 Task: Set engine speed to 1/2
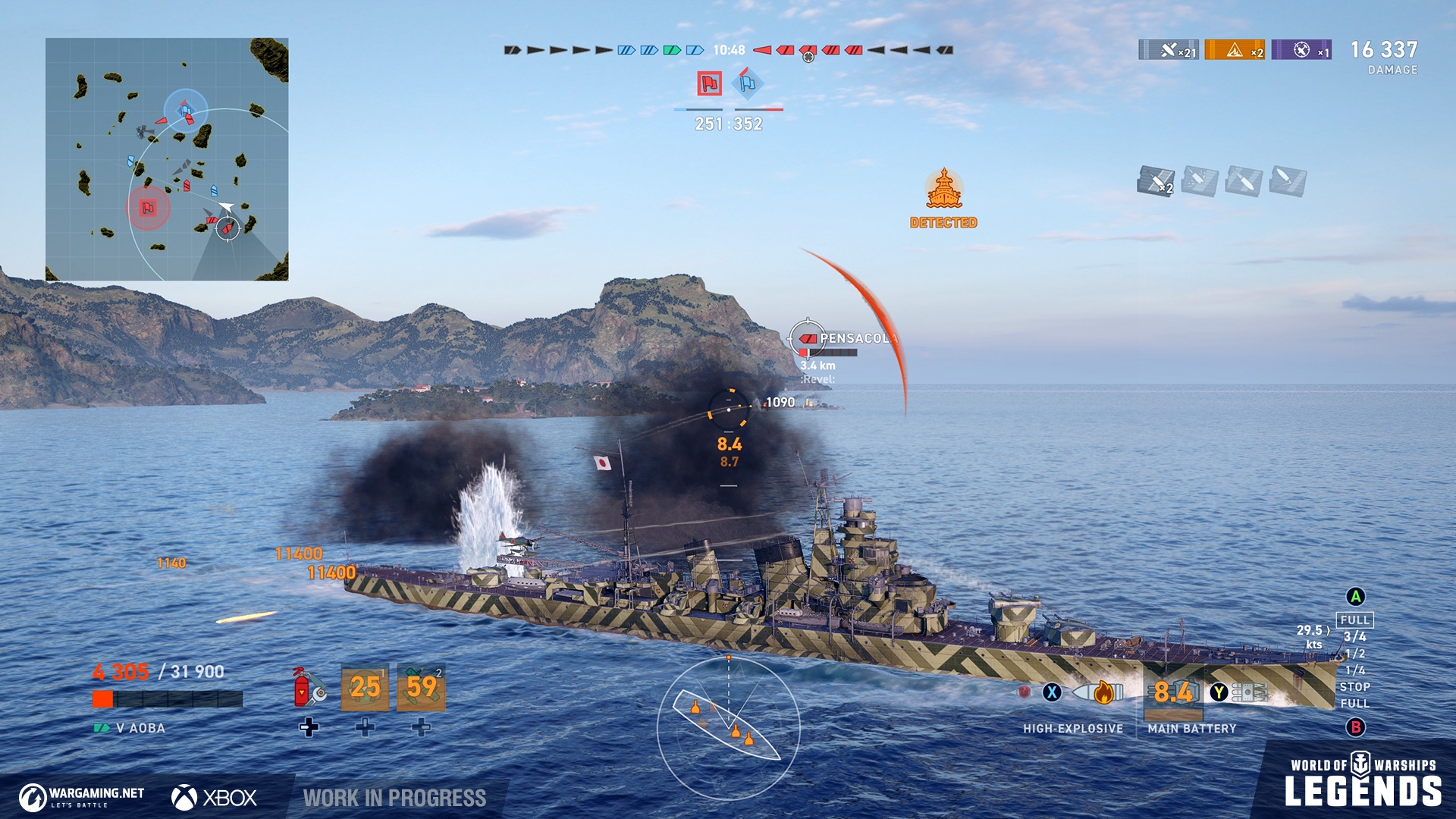click(1354, 654)
